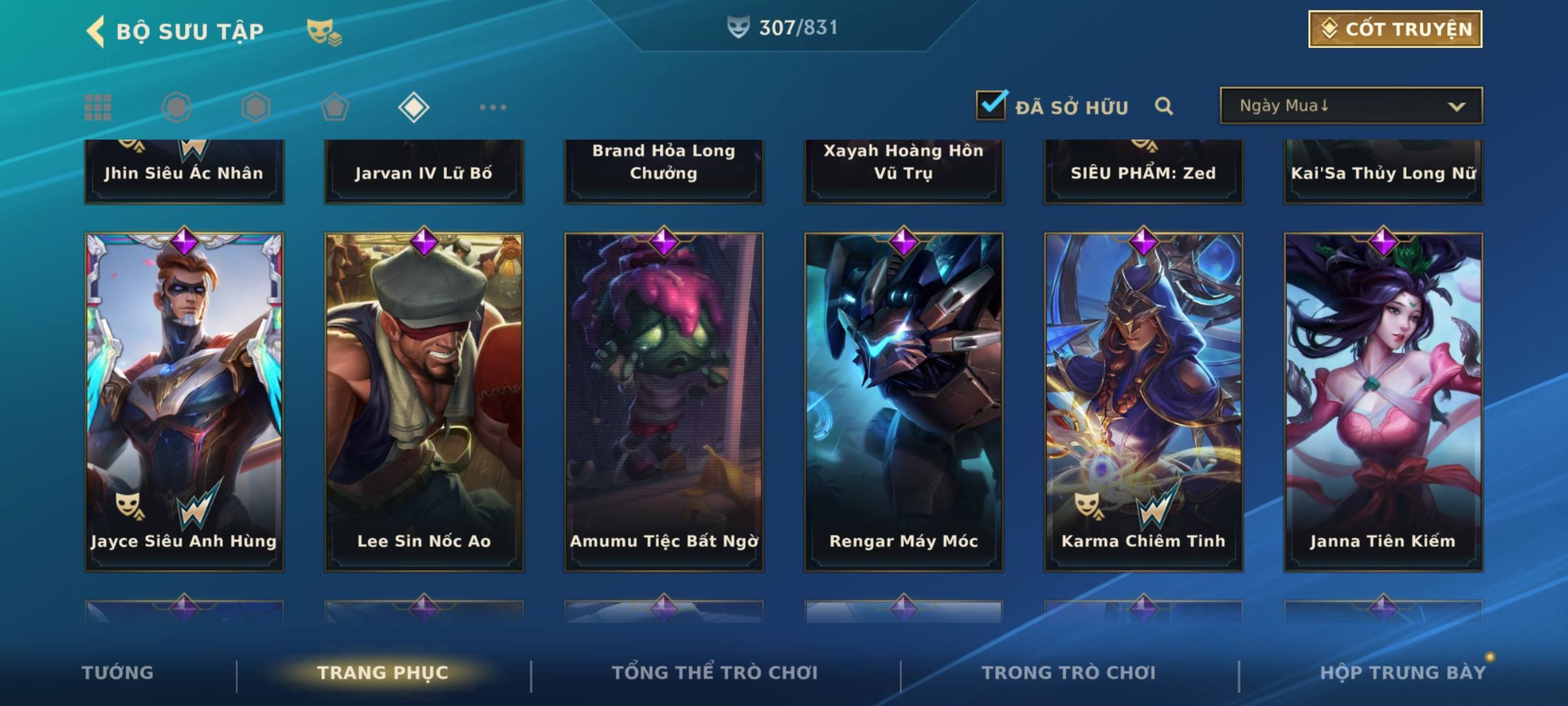The image size is (1568, 706).
Task: Open the skin search magnifier
Action: (x=1164, y=106)
